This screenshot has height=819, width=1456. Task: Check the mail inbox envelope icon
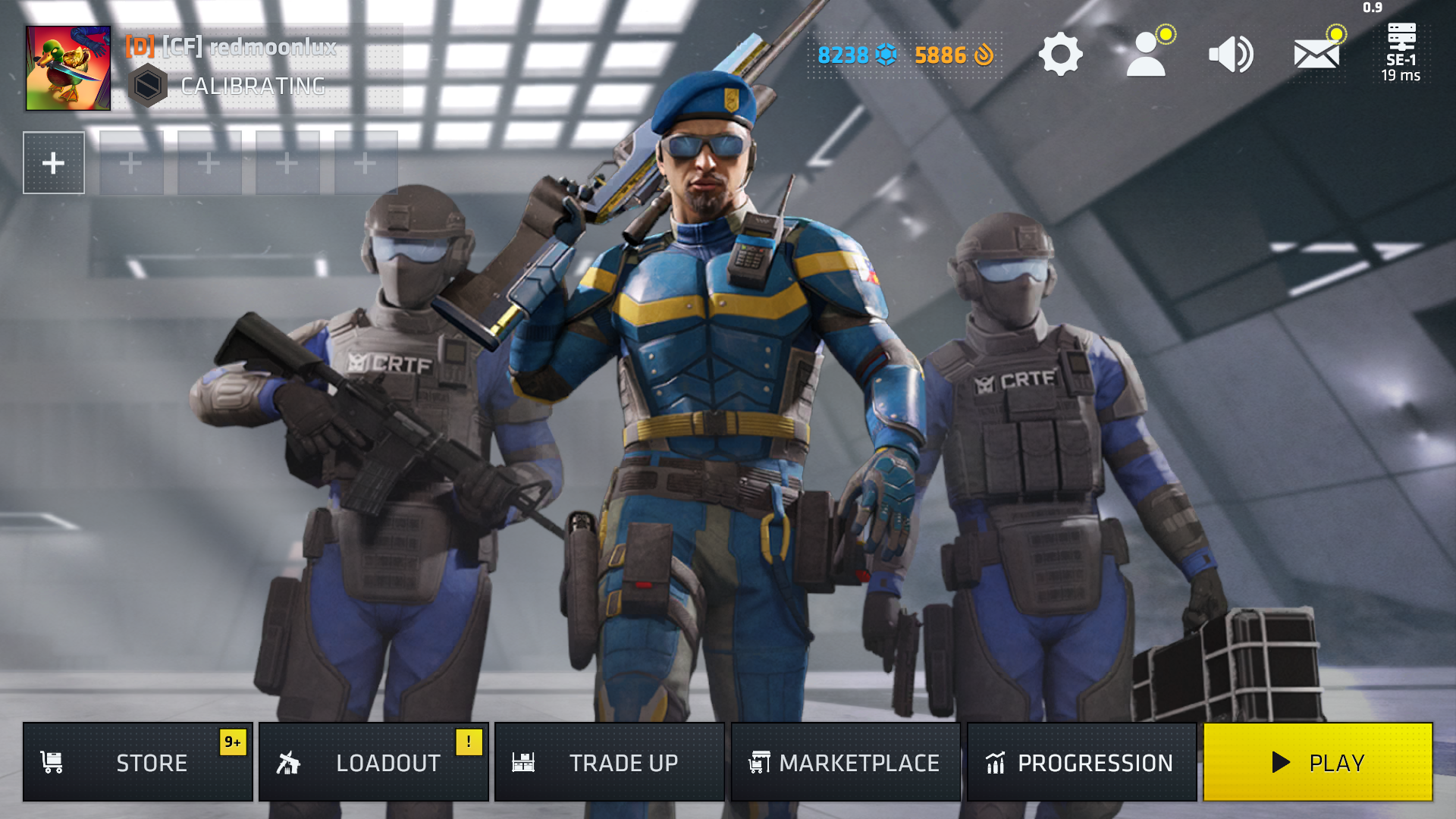point(1316,55)
